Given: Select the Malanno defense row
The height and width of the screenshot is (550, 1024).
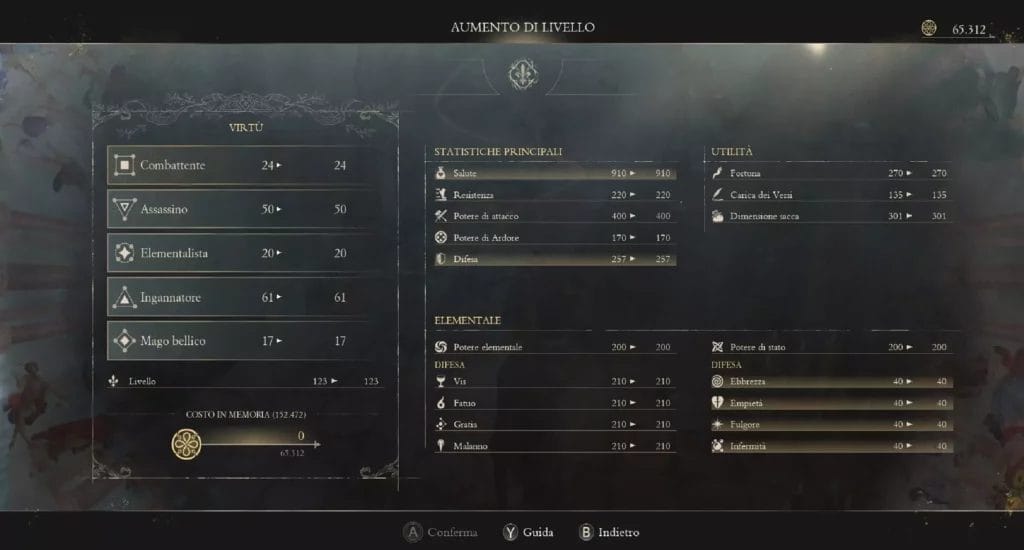Looking at the screenshot, I should (553, 446).
